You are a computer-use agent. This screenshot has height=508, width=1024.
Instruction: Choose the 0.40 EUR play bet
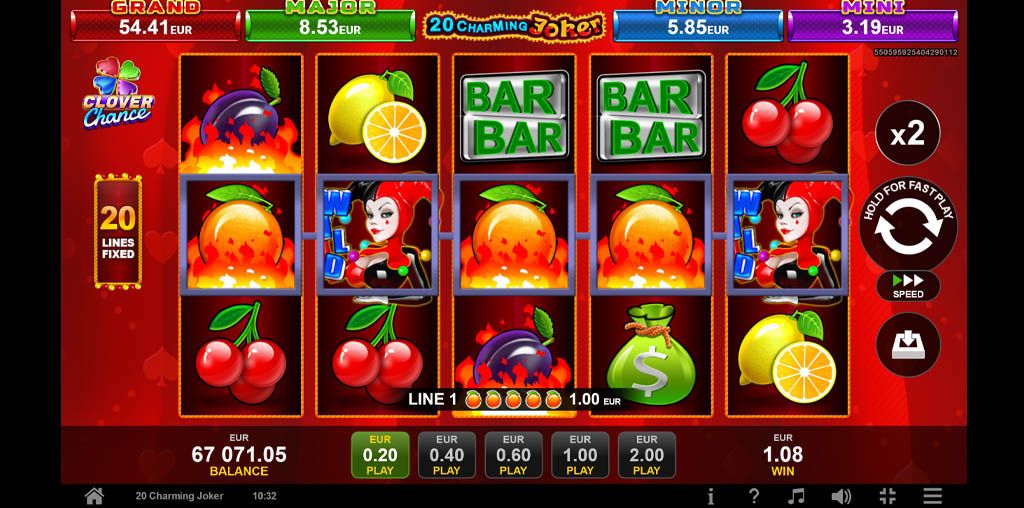pos(447,455)
